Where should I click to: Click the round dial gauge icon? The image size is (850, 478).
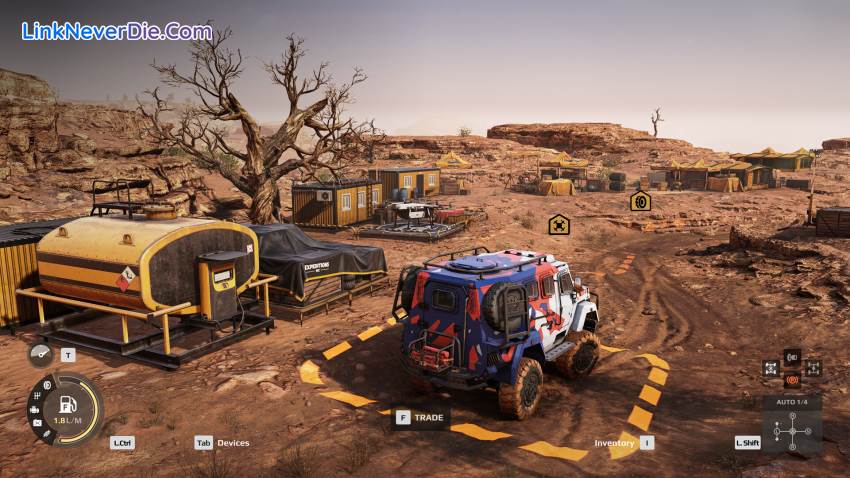click(x=40, y=355)
